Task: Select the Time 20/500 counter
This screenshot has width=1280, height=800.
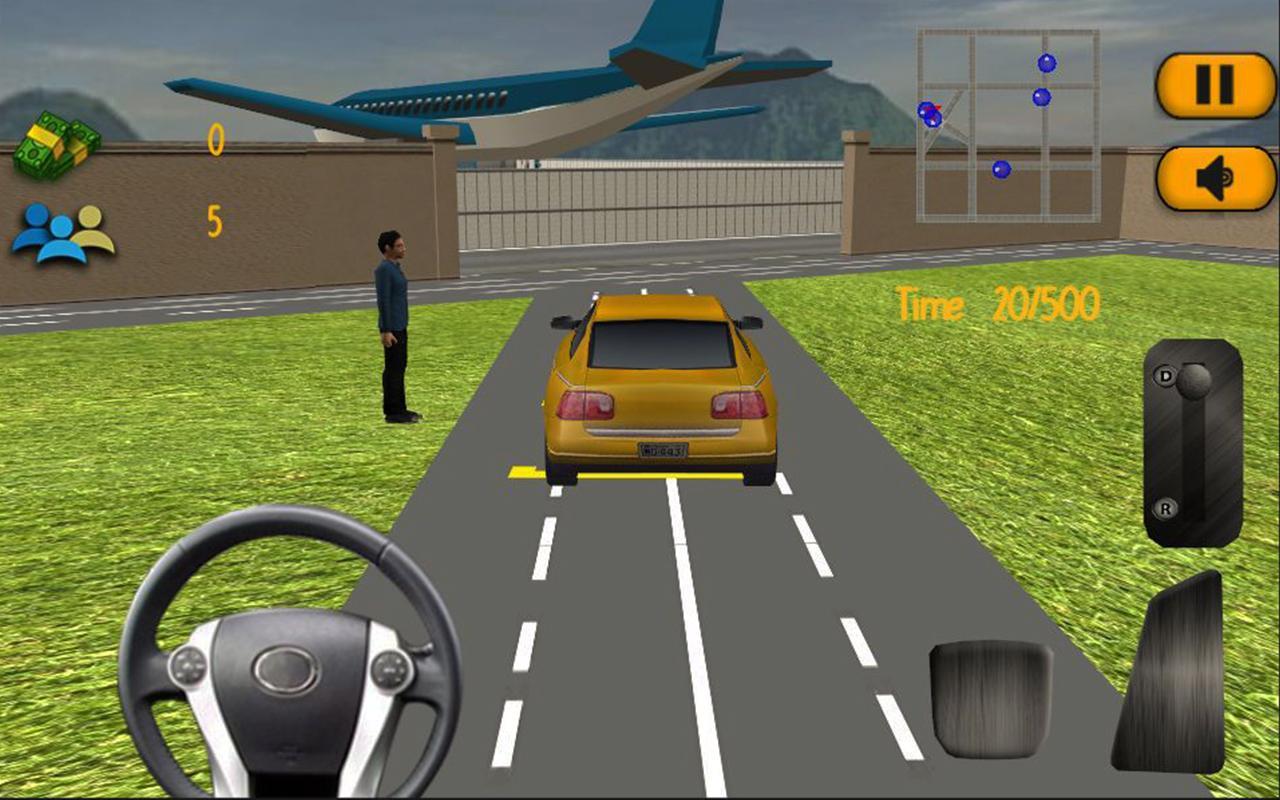Action: pyautogui.click(x=995, y=305)
